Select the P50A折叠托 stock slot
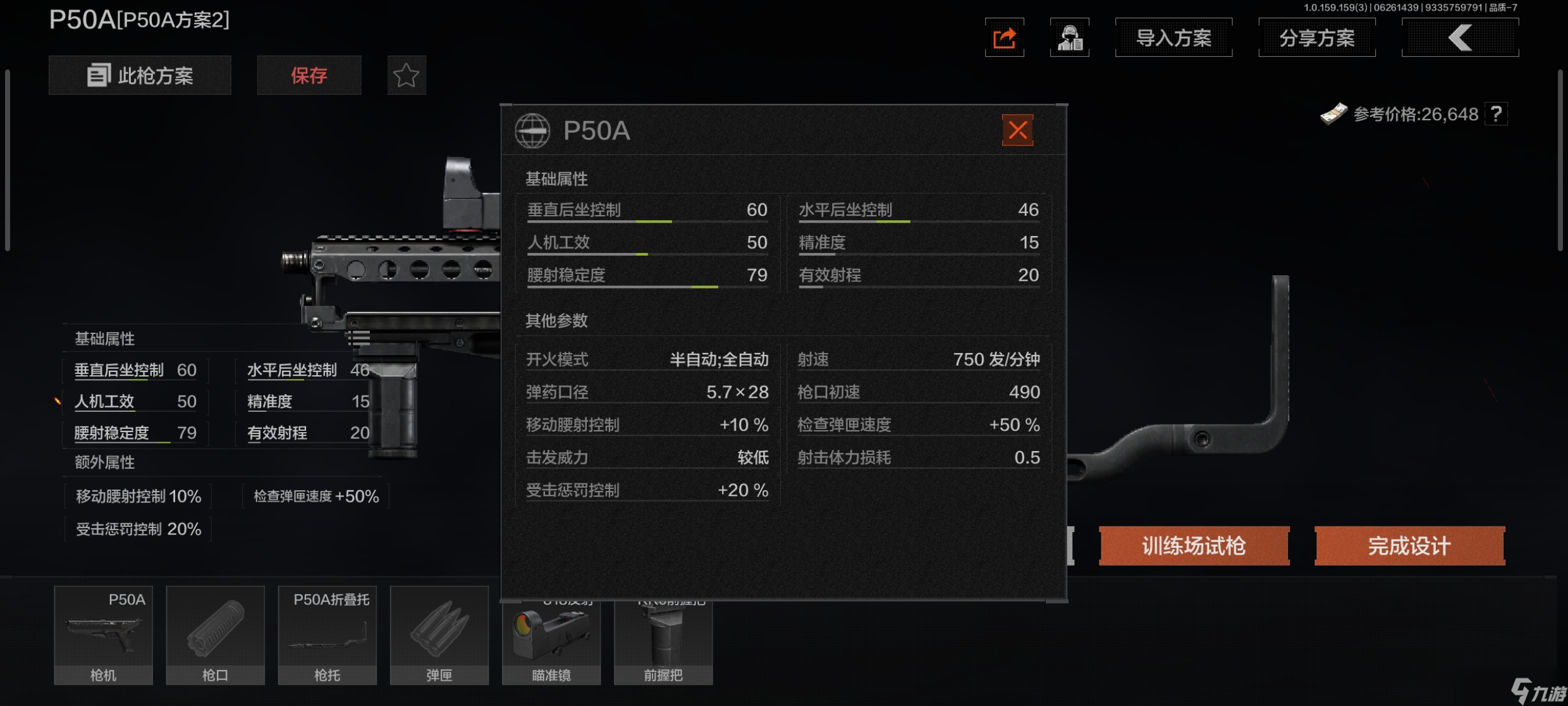The image size is (1568, 706). (327, 635)
